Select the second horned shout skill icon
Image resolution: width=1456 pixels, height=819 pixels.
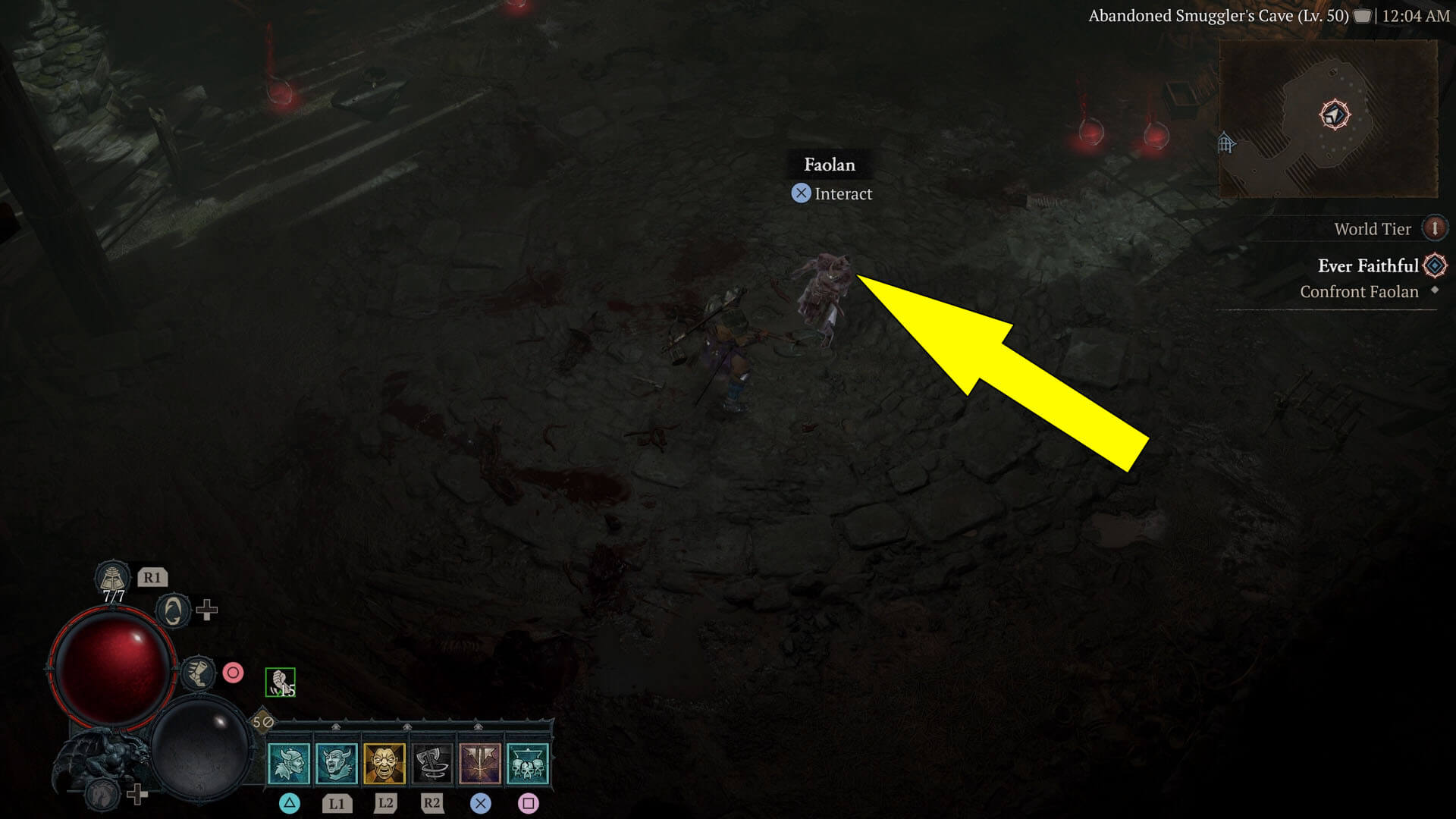pos(338,764)
